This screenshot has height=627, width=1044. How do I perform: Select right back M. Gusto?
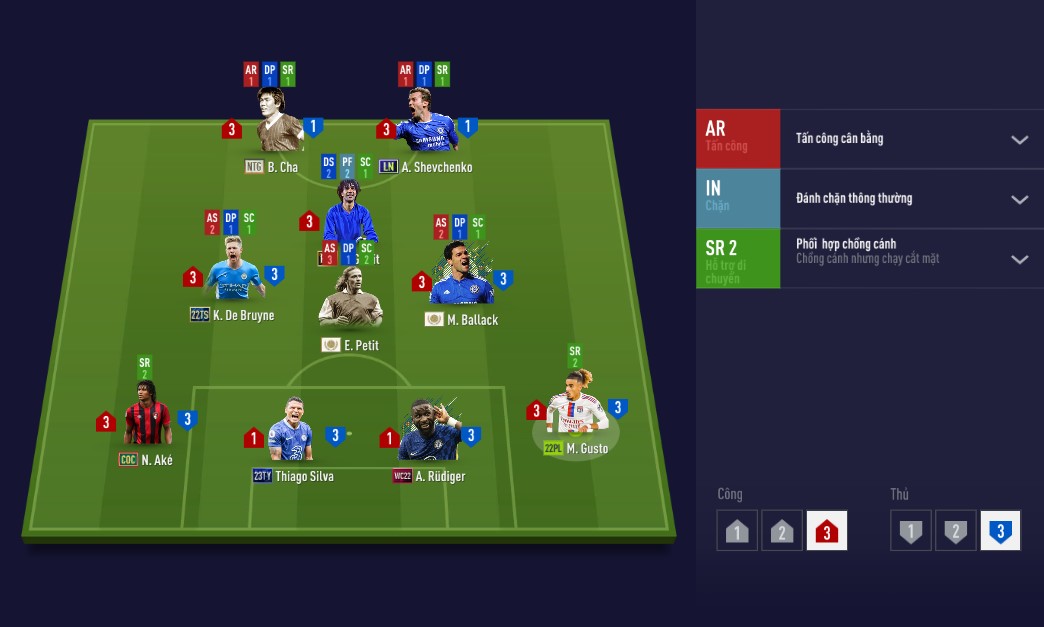coord(576,410)
